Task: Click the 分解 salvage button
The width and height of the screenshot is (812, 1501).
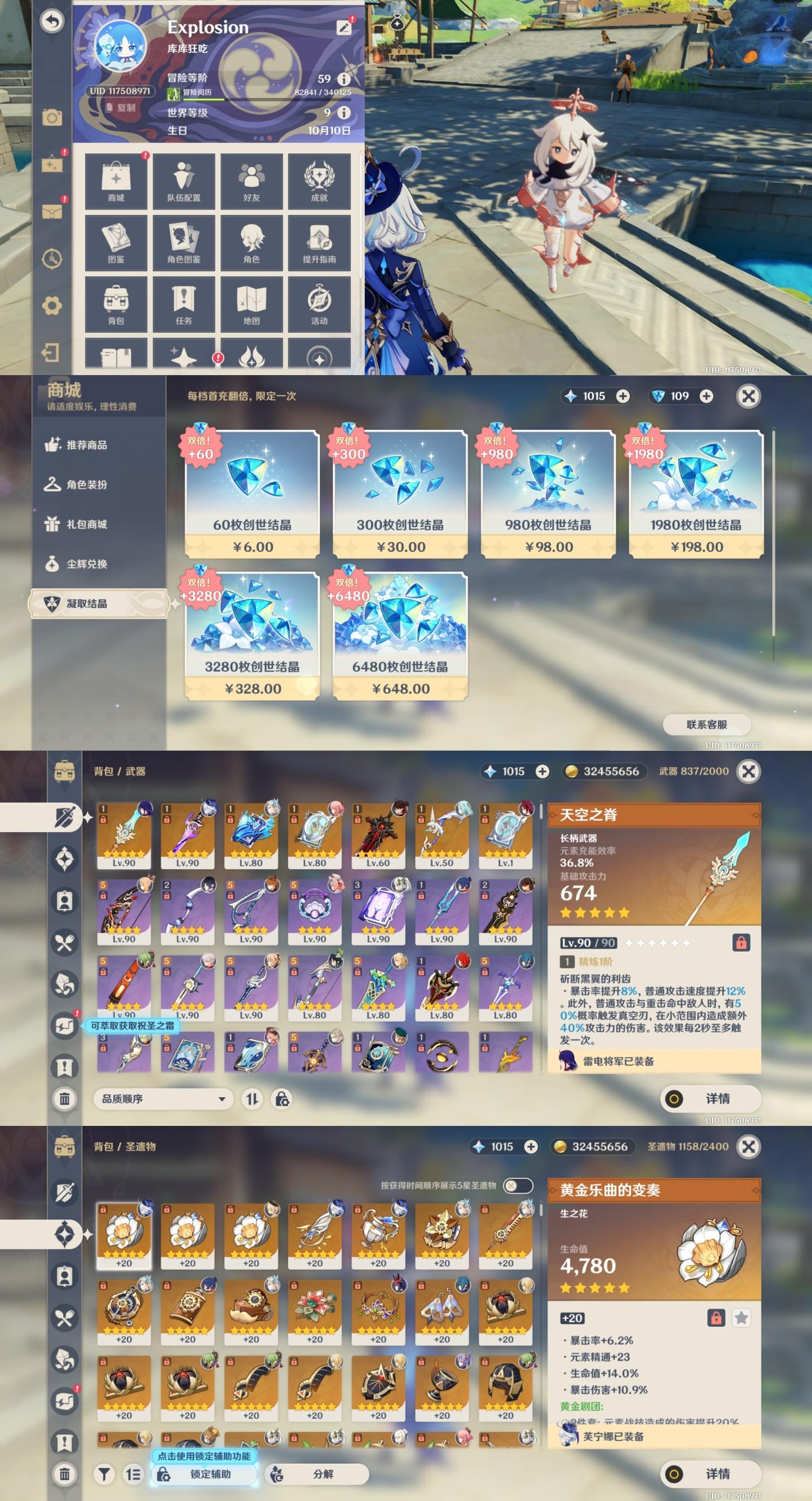Action: pyautogui.click(x=316, y=1473)
